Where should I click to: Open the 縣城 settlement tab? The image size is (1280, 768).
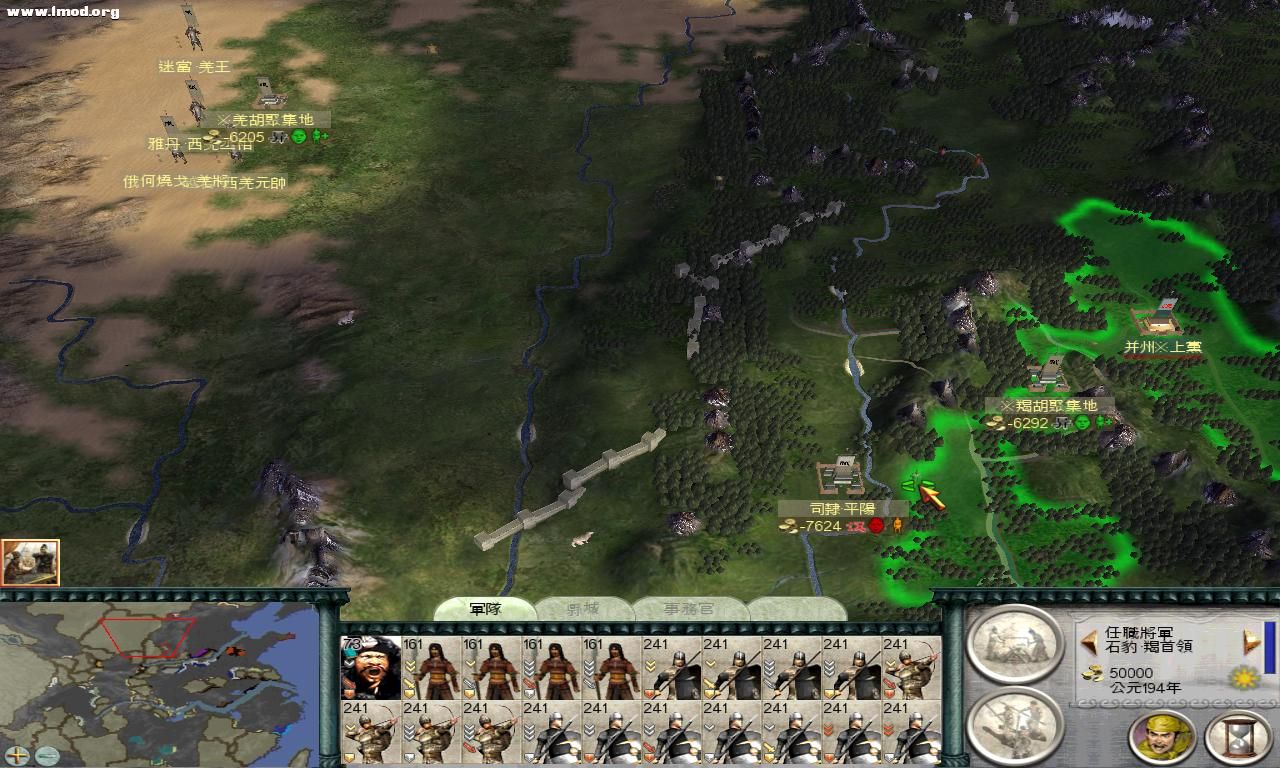584,608
